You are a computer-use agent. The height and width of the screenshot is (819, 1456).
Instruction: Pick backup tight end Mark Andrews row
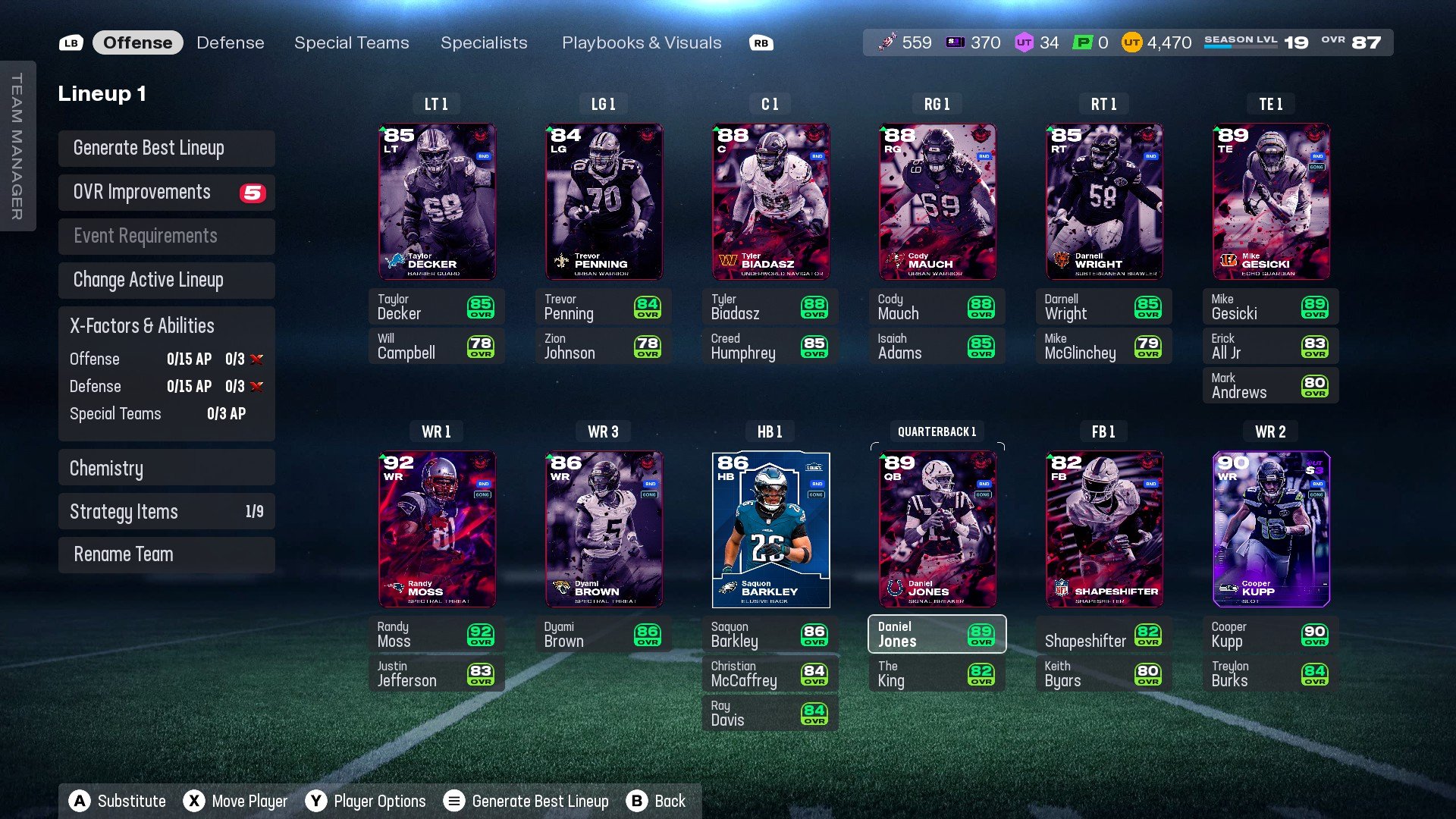[x=1270, y=385]
